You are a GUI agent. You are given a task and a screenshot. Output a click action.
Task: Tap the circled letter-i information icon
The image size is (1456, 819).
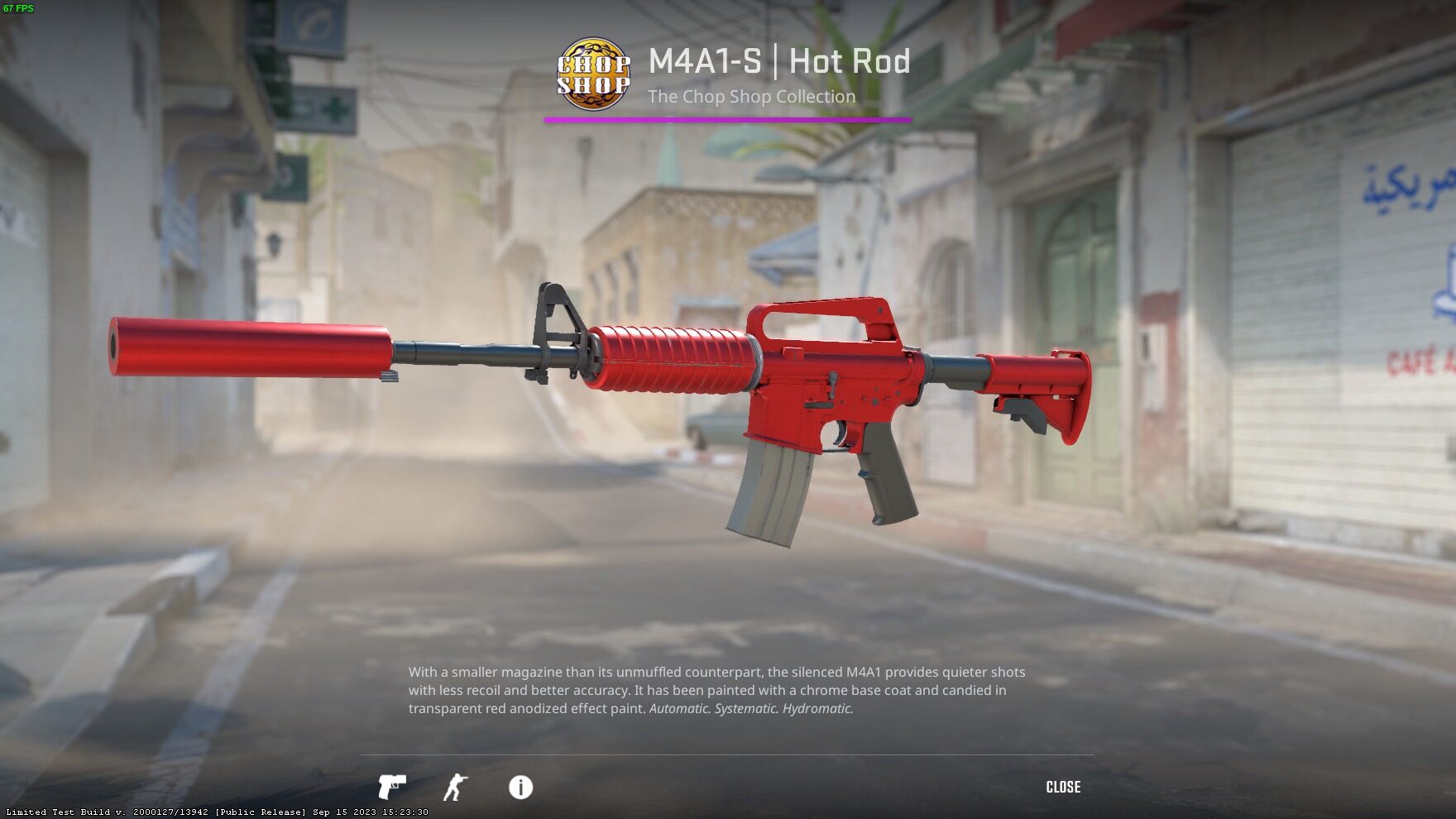pos(520,788)
